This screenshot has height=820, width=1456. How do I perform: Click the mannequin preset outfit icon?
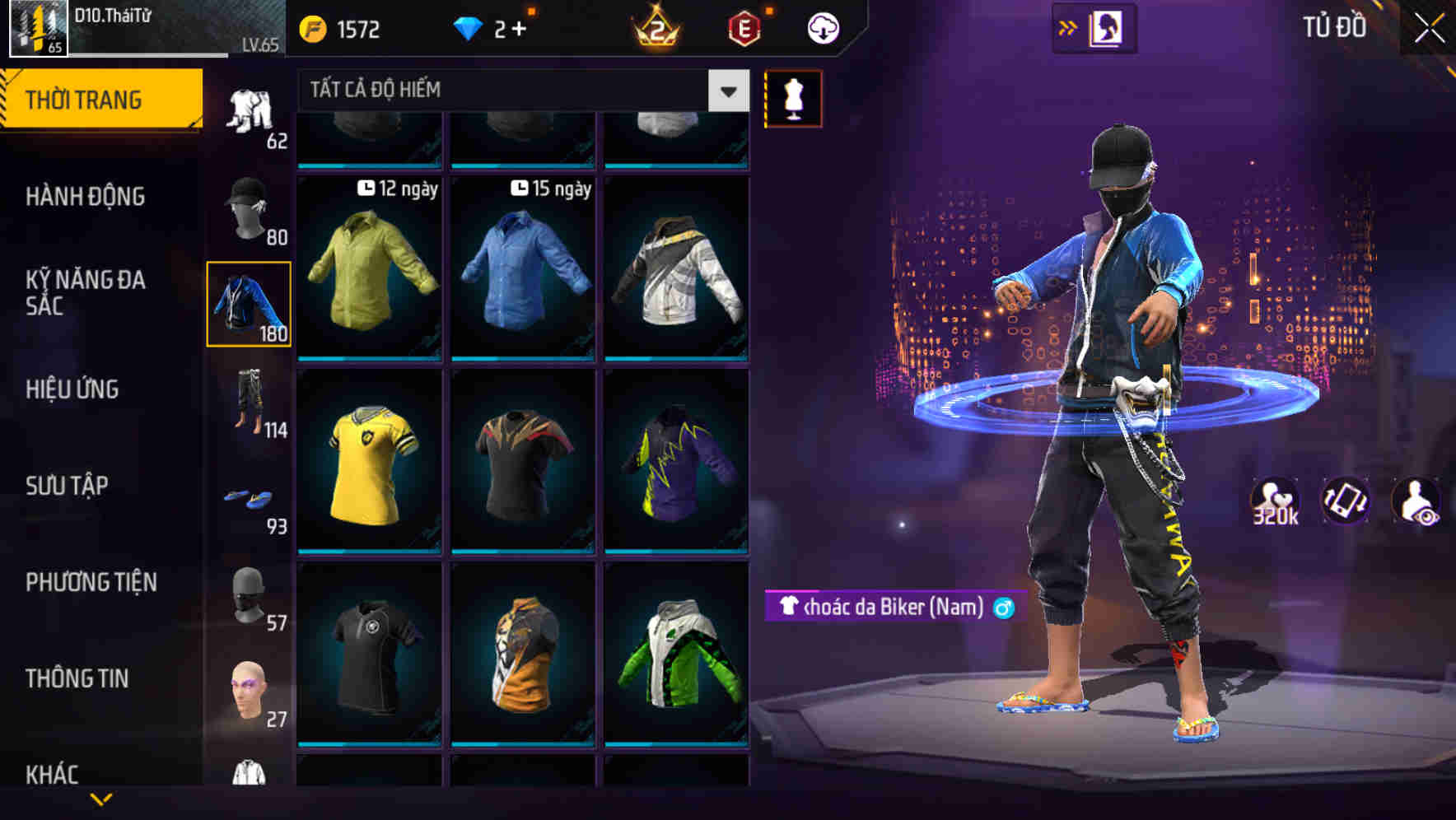793,99
